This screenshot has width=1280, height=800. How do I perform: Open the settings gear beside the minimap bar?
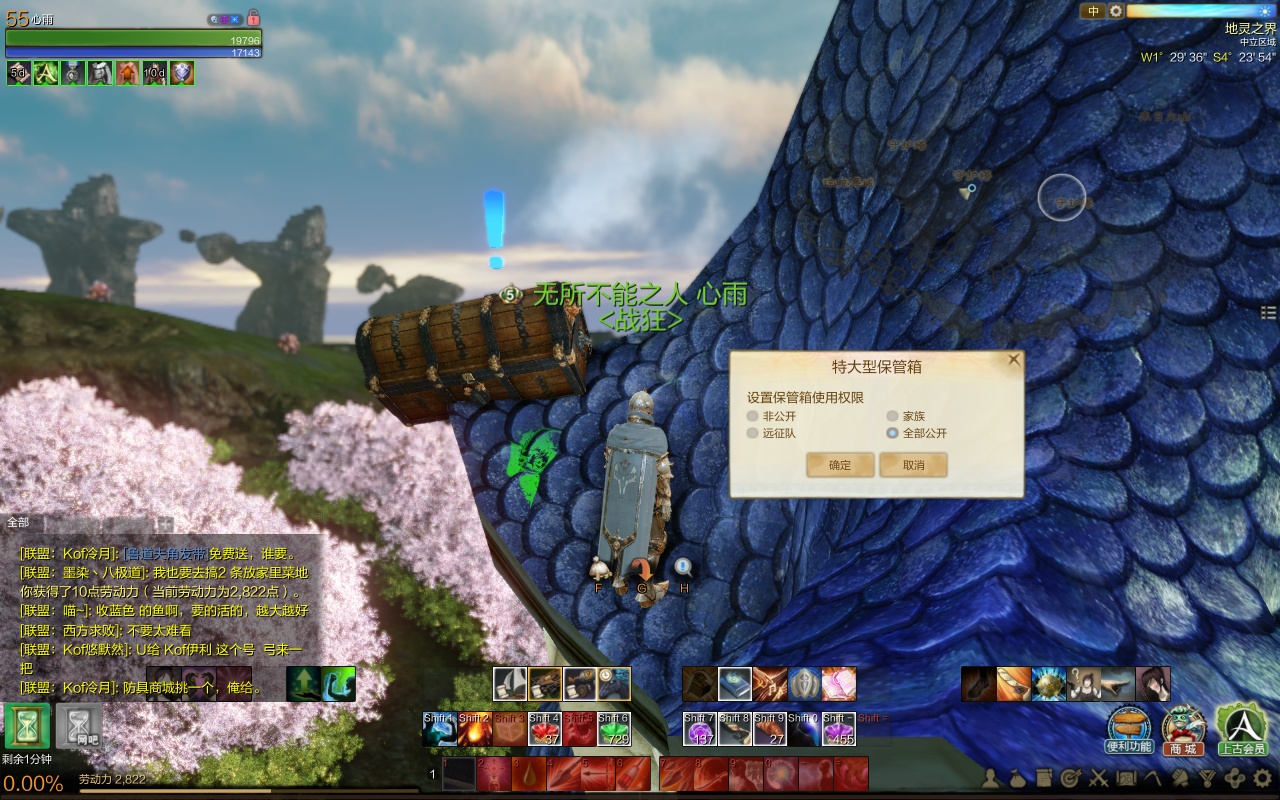pyautogui.click(x=1116, y=11)
